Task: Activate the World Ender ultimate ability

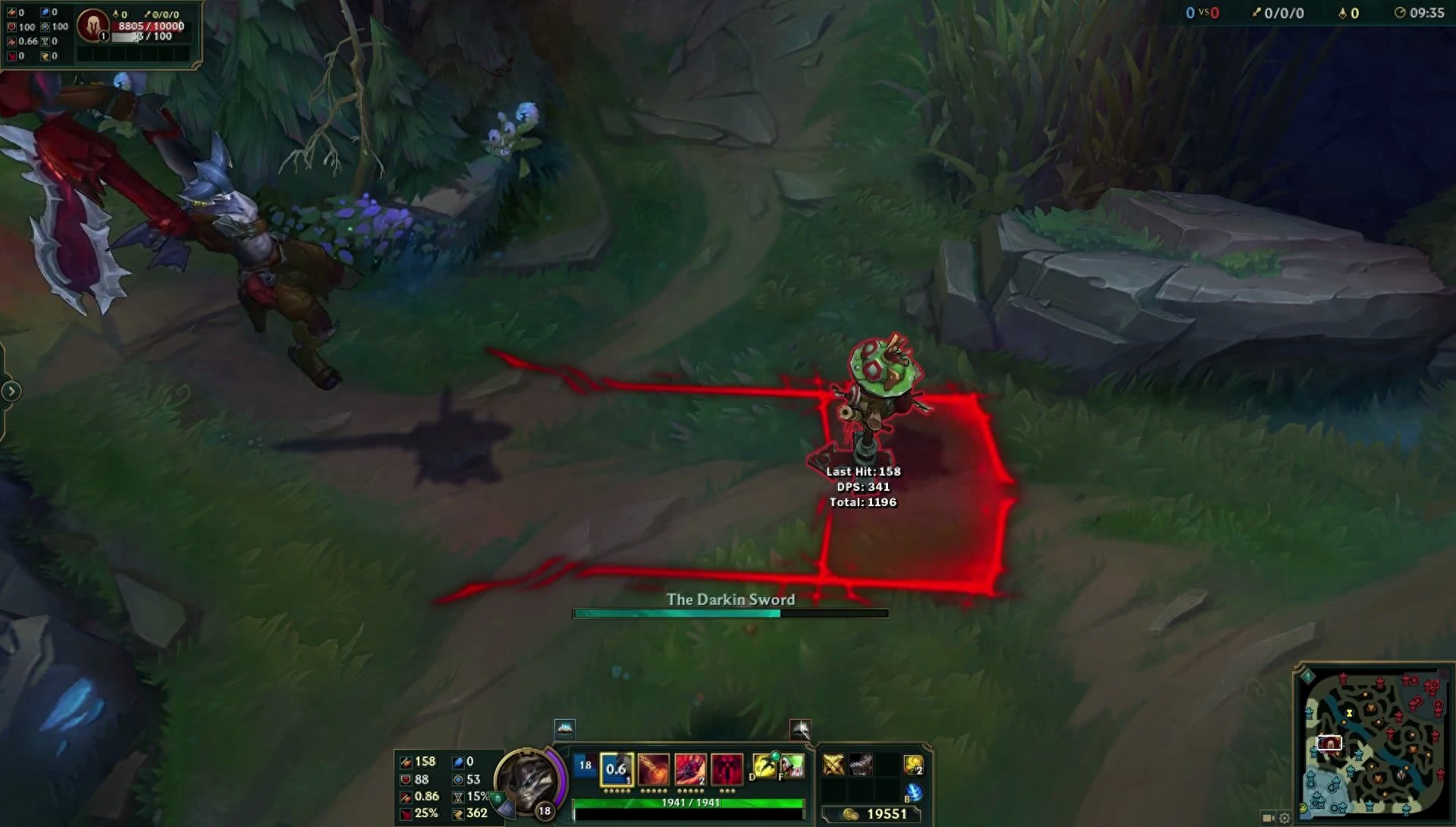Action: (x=726, y=769)
